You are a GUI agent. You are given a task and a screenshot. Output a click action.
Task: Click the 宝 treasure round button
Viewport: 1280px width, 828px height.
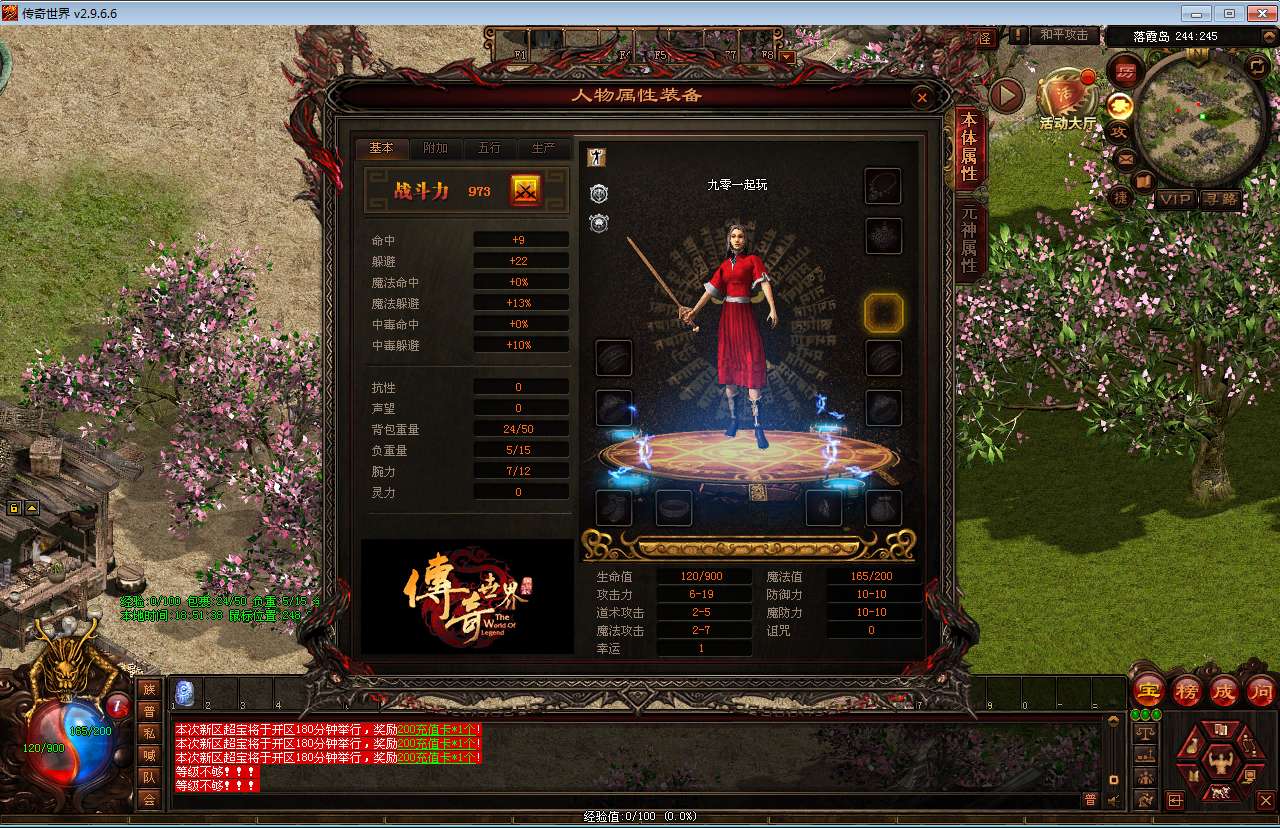pos(1148,691)
